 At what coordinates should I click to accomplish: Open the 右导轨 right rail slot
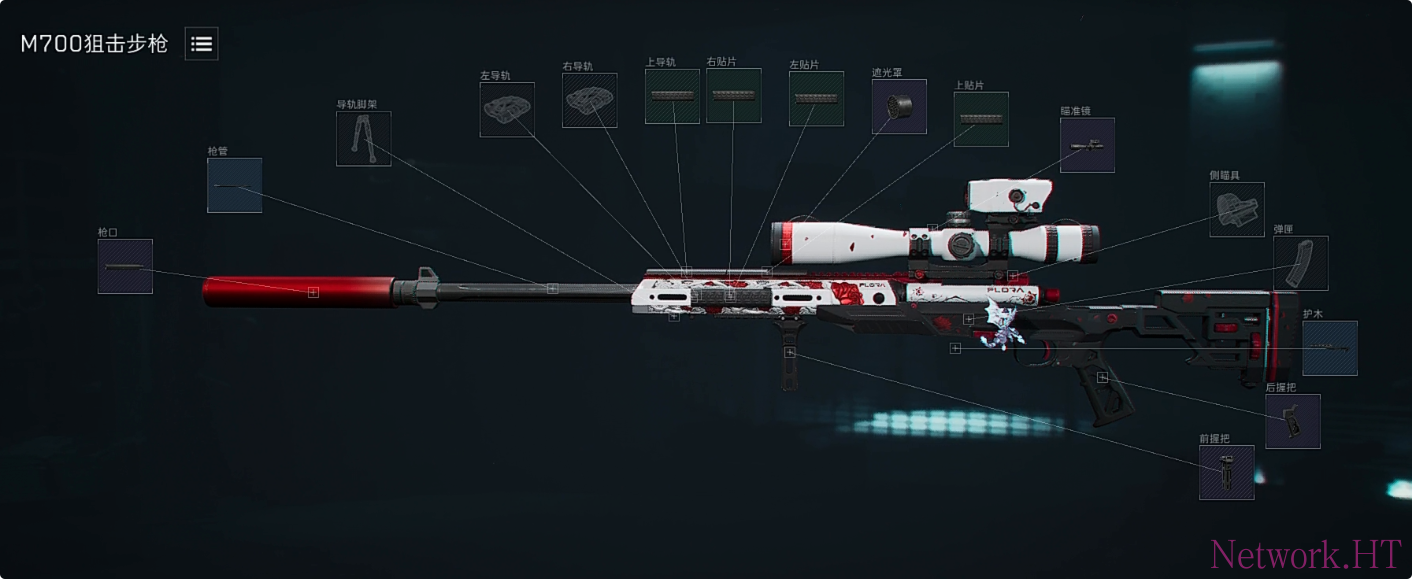click(x=589, y=100)
